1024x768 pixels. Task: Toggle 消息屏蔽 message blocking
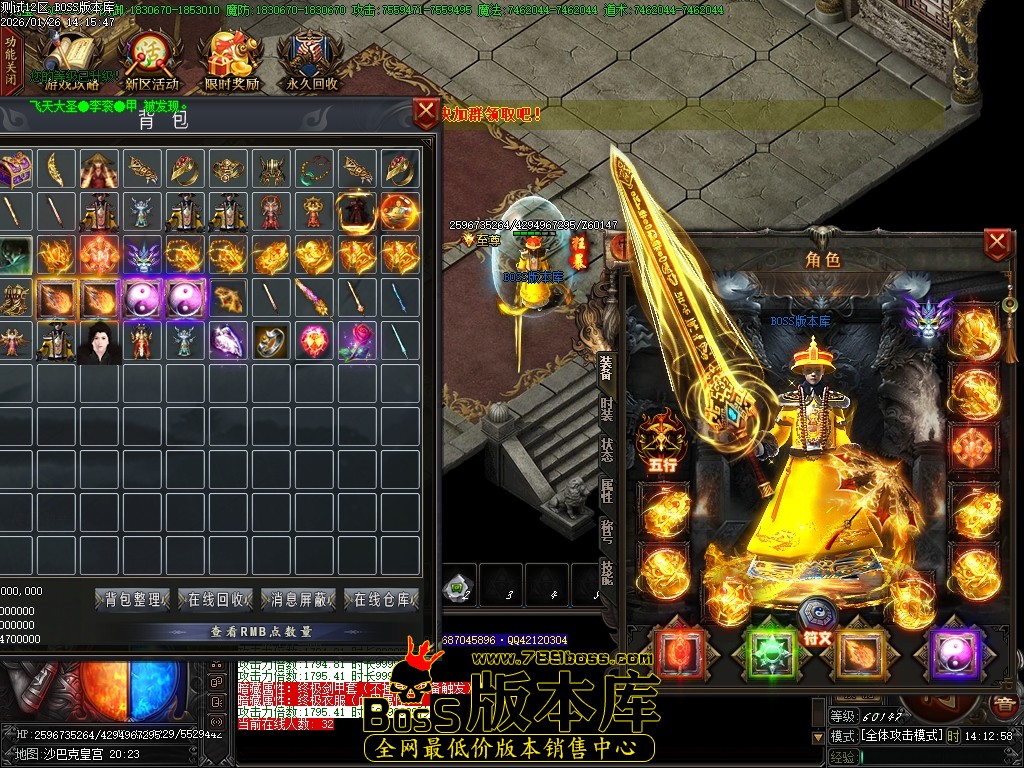point(299,600)
